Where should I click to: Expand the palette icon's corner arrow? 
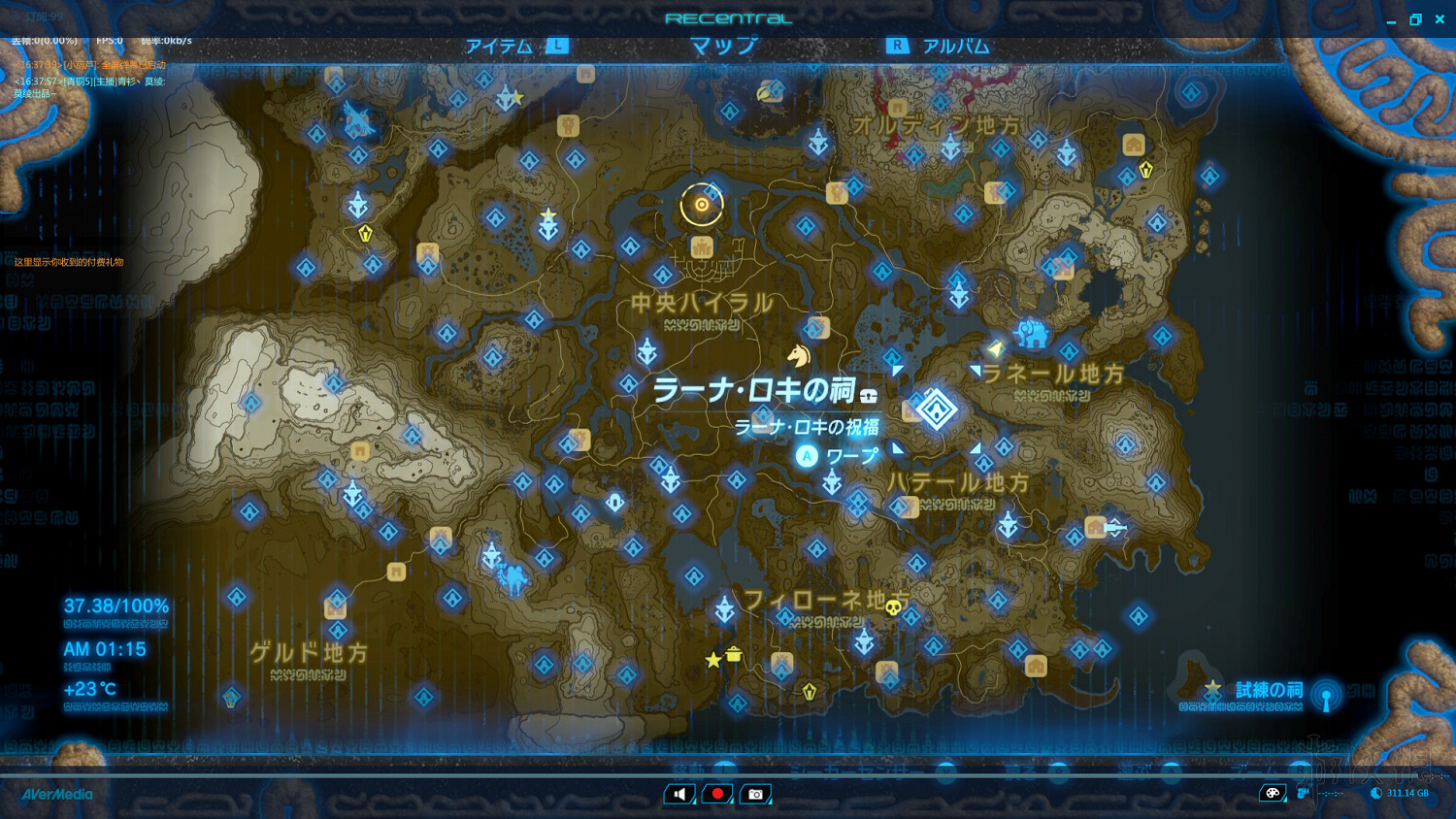click(1285, 801)
